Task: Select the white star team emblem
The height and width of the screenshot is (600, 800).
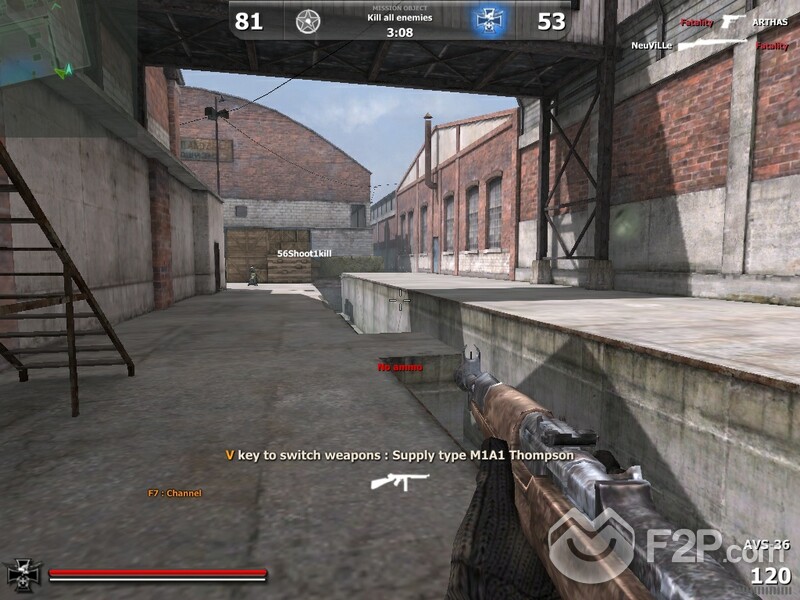Action: coord(307,20)
